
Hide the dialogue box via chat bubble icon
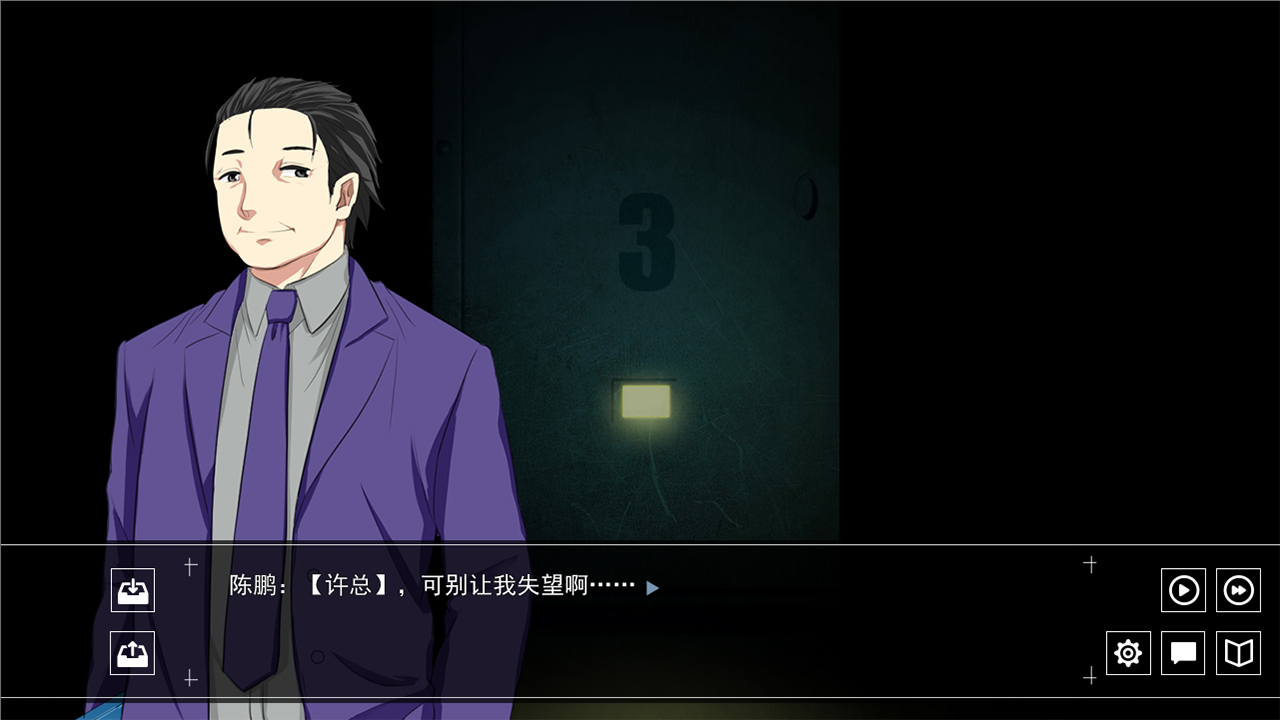click(1183, 653)
